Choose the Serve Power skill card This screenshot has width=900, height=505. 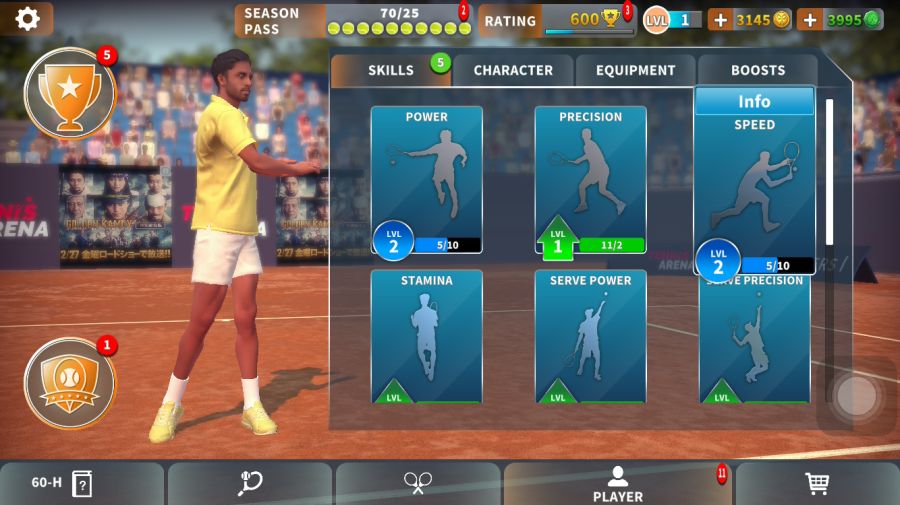coord(590,335)
